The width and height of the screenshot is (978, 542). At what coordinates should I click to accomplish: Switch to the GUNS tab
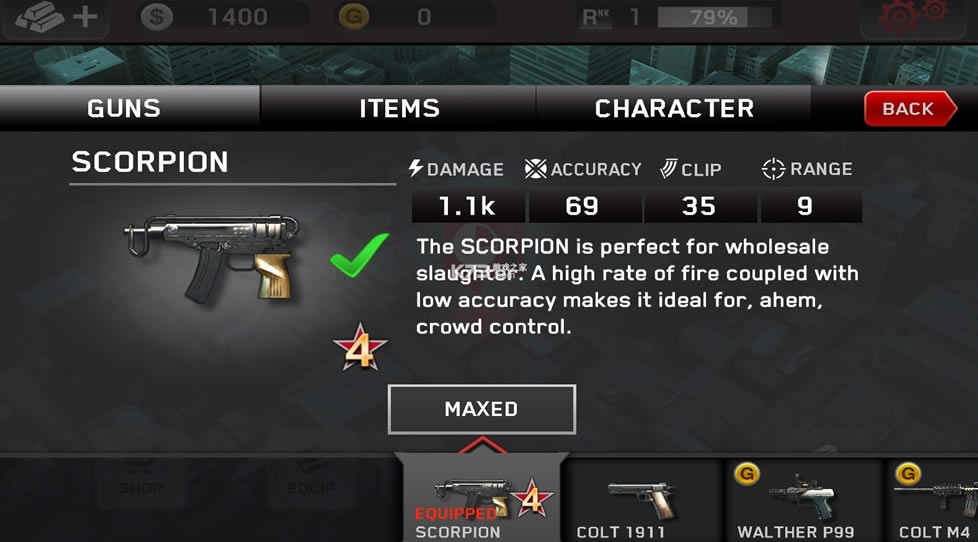[x=124, y=109]
